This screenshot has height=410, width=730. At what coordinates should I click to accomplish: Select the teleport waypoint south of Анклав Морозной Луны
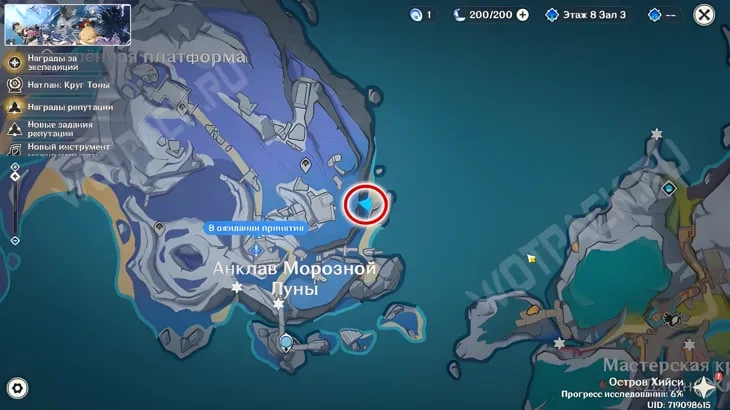point(286,342)
